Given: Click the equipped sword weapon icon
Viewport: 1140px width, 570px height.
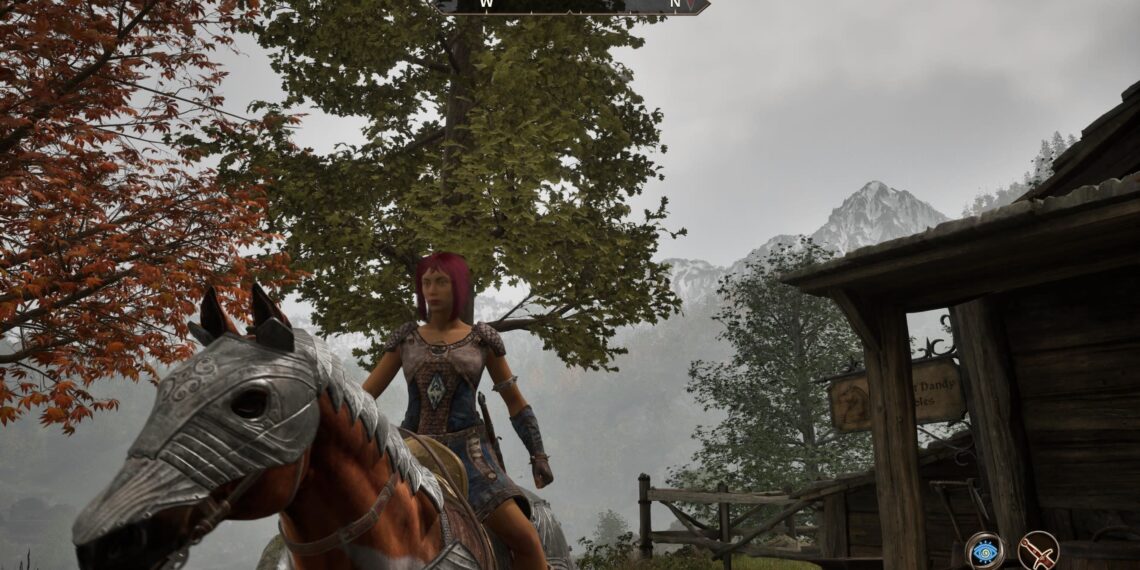Looking at the screenshot, I should click(1037, 551).
